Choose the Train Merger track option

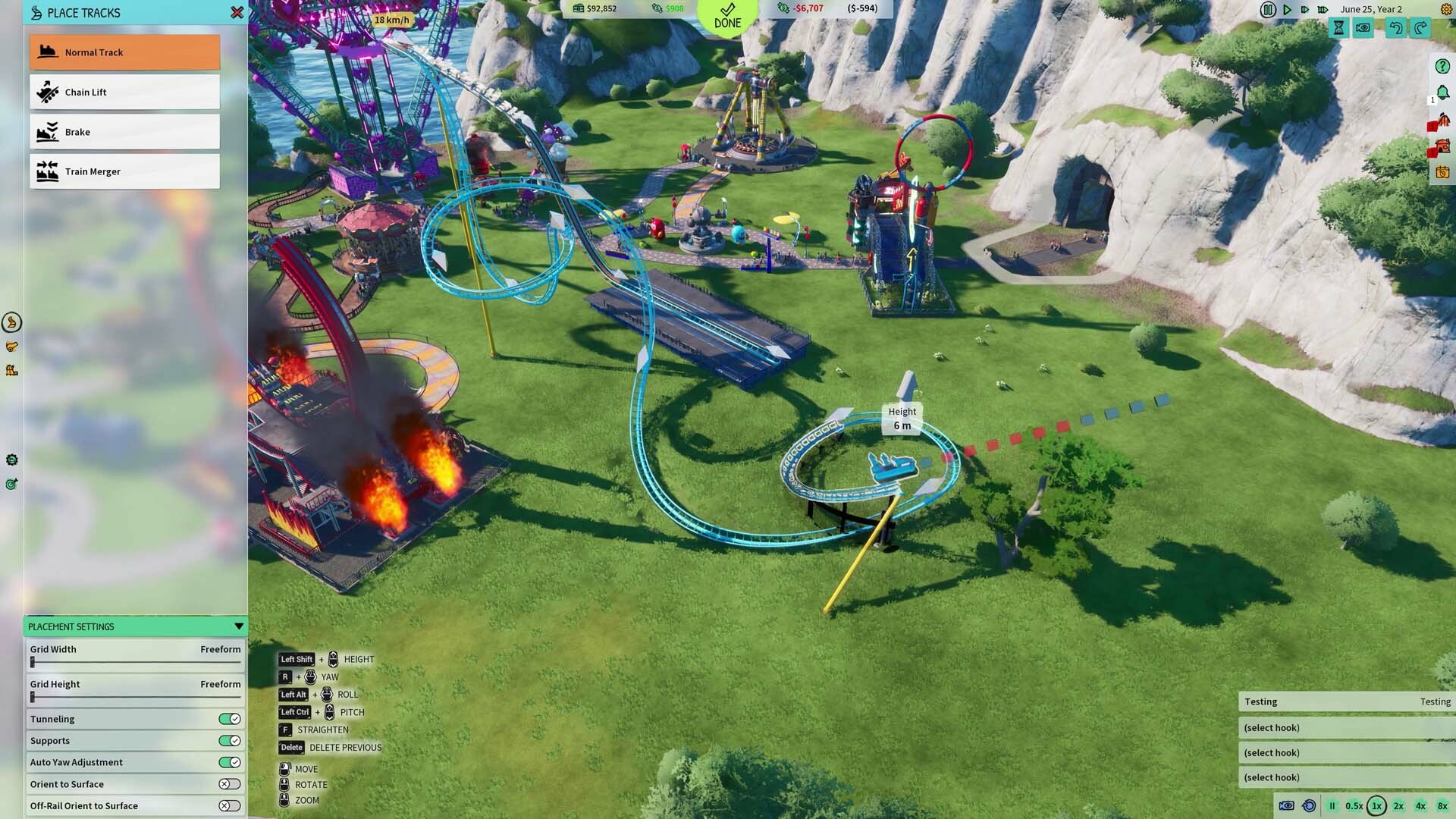coord(124,171)
